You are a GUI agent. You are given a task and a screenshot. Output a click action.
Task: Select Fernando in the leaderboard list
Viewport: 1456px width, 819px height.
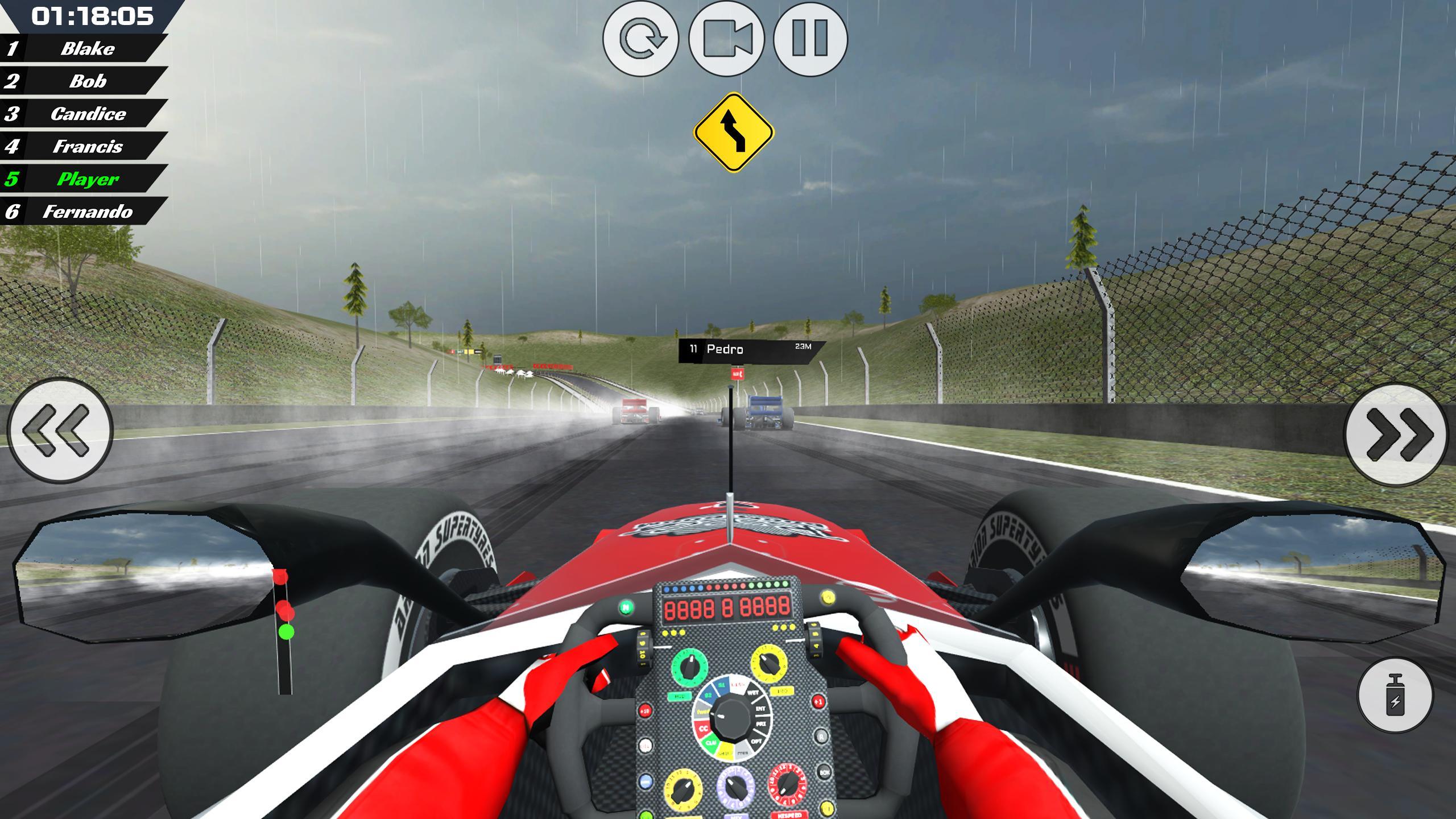[85, 213]
